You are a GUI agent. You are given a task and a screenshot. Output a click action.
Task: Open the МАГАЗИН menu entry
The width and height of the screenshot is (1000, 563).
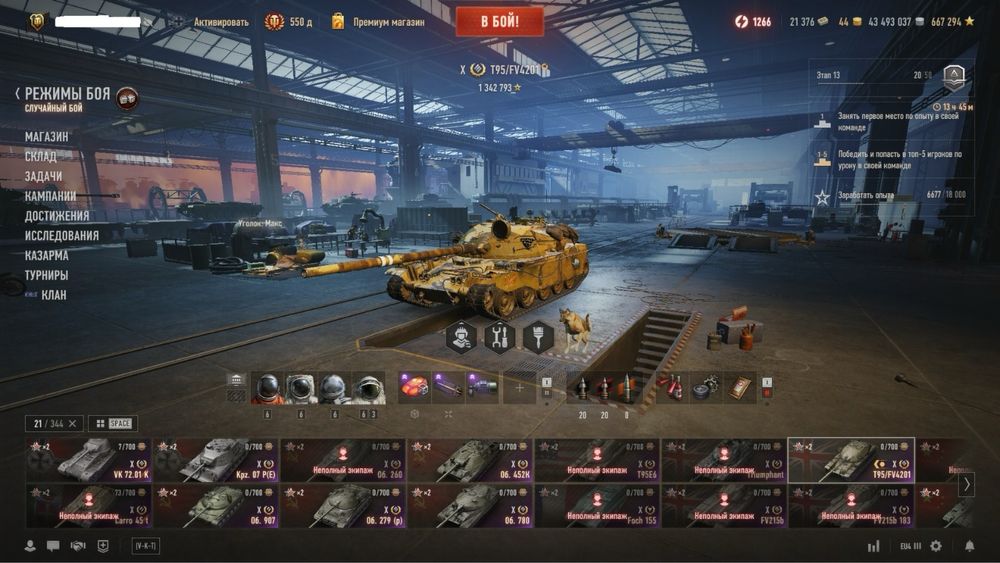tap(47, 136)
